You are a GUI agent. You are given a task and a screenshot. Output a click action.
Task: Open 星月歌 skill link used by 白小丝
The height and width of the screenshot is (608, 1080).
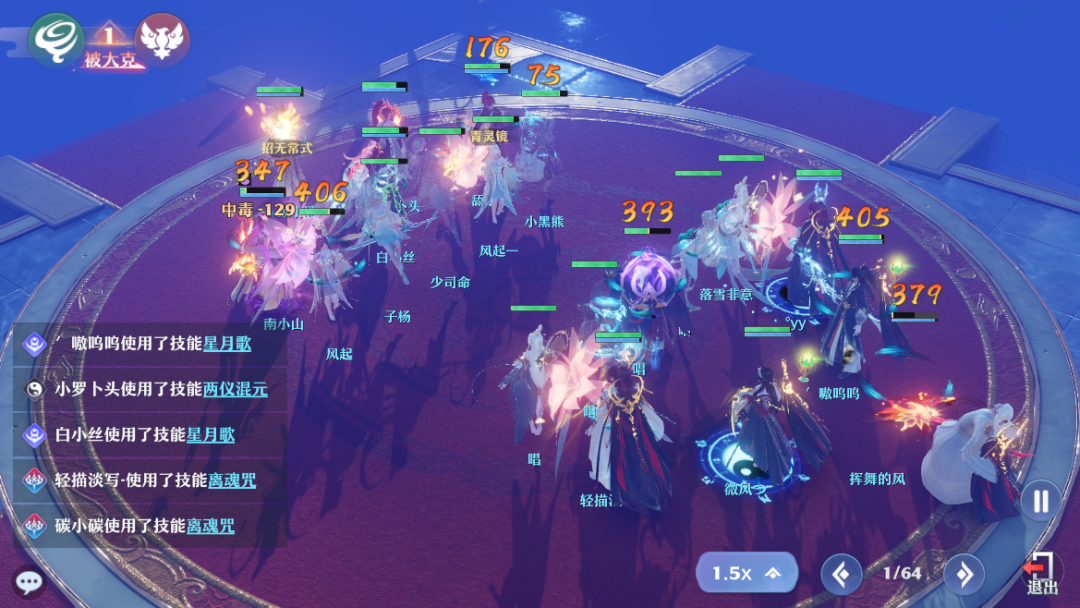[211, 434]
